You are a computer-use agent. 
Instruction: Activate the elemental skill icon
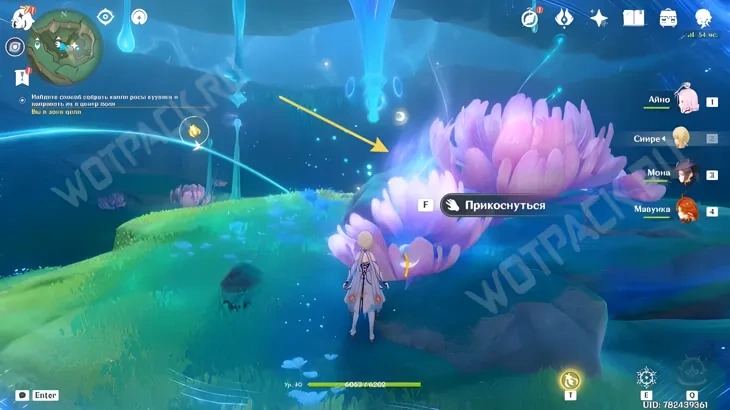coord(646,379)
